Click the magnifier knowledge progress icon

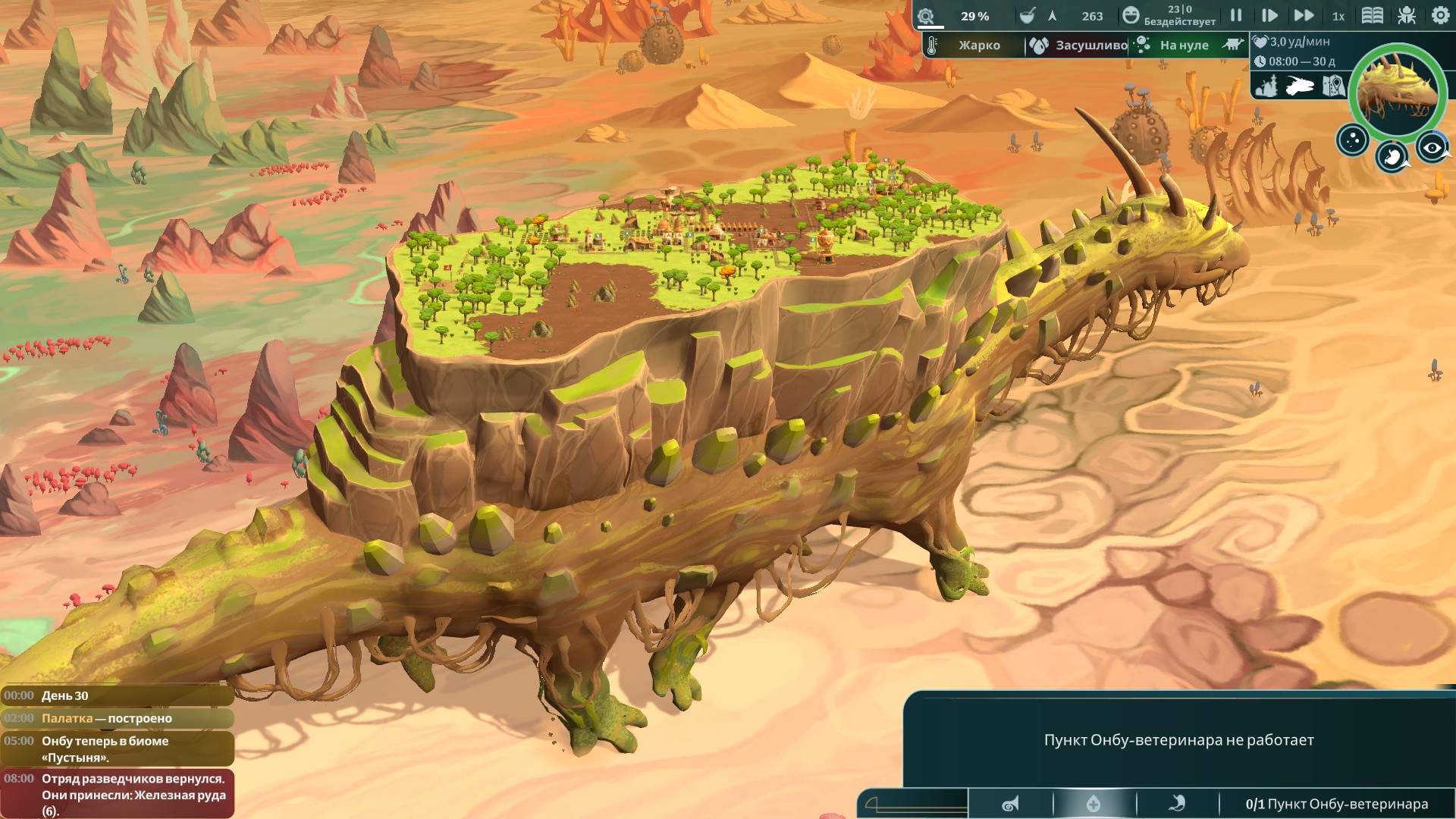(x=926, y=17)
